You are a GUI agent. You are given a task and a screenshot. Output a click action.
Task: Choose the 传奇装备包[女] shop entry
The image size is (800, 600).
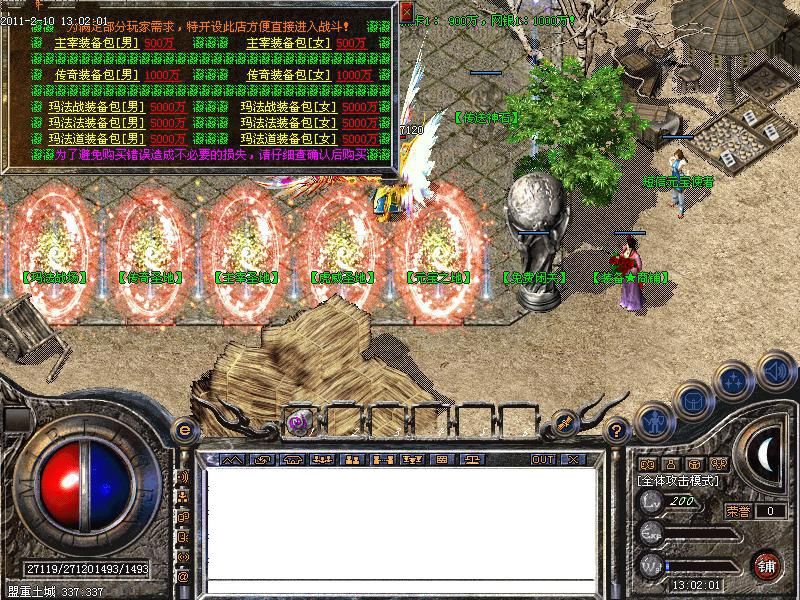[x=291, y=75]
